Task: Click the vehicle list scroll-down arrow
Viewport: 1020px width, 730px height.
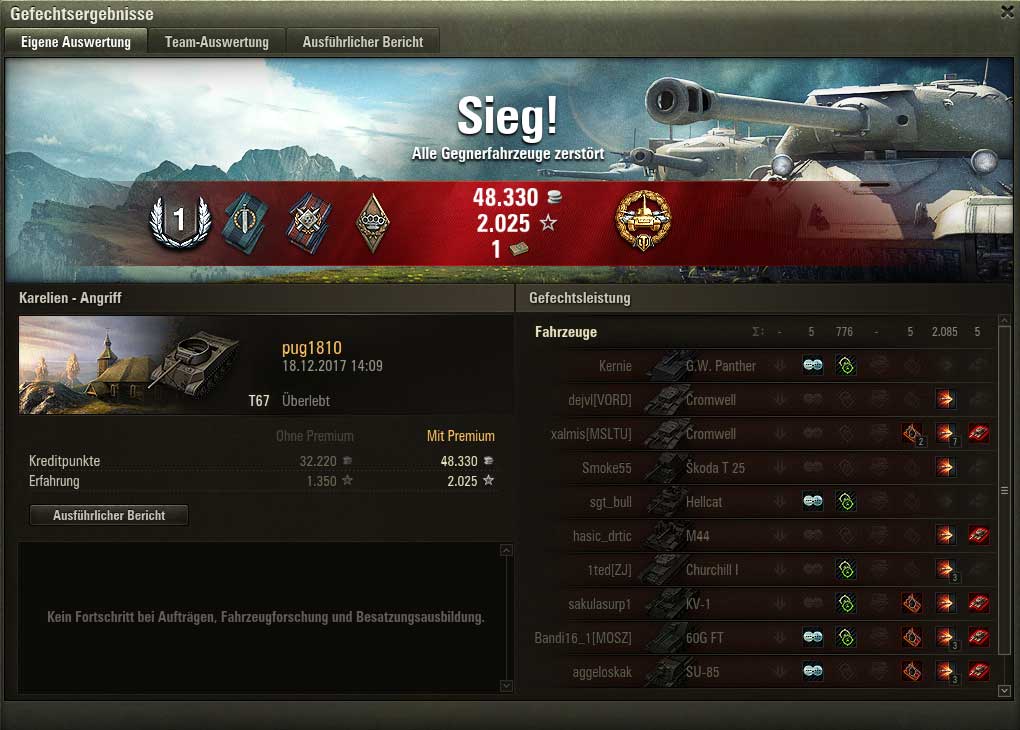Action: tap(1005, 690)
